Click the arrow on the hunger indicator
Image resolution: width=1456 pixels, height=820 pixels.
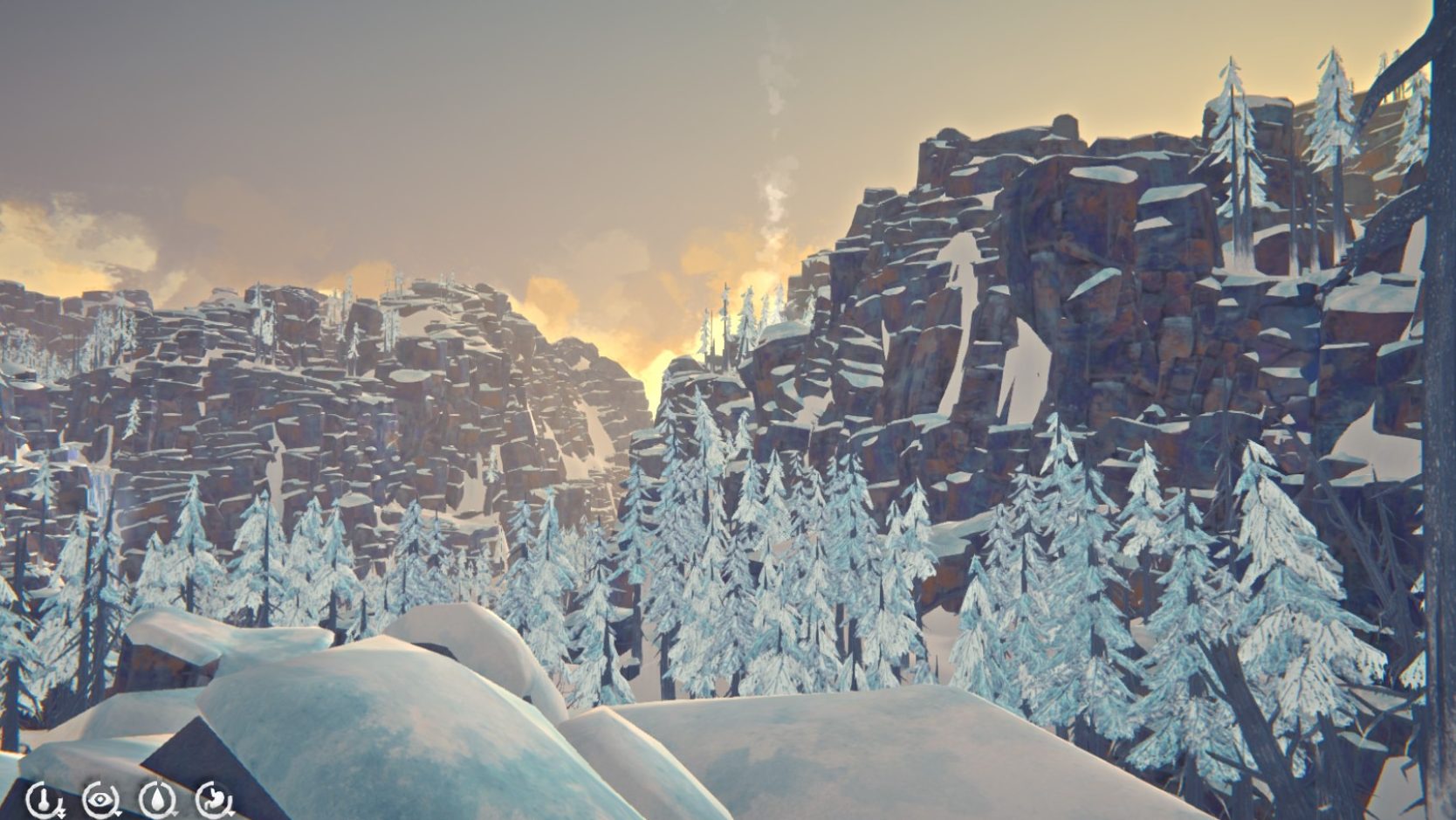click(230, 813)
